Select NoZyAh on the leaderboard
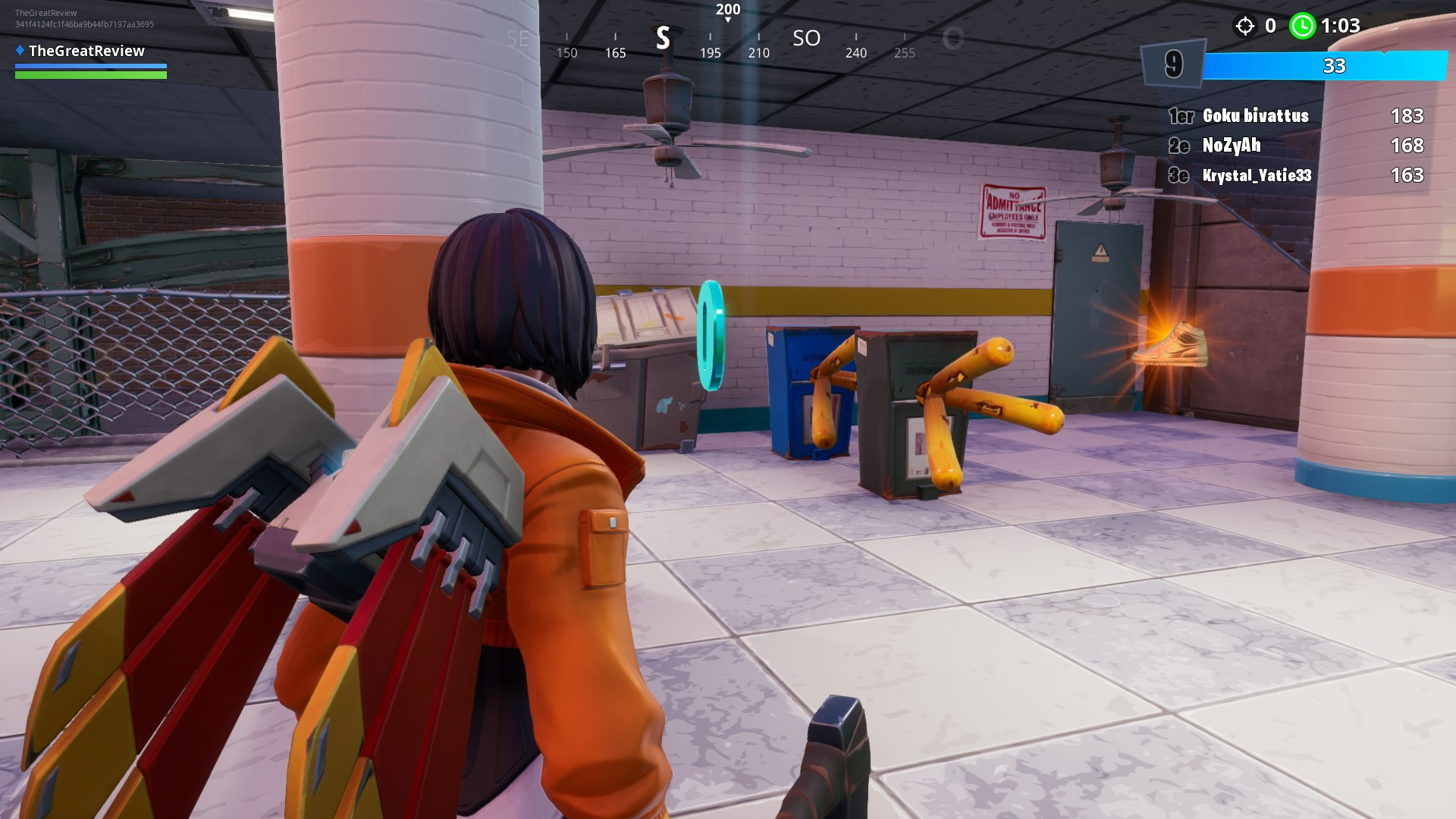This screenshot has height=819, width=1456. tap(1232, 145)
